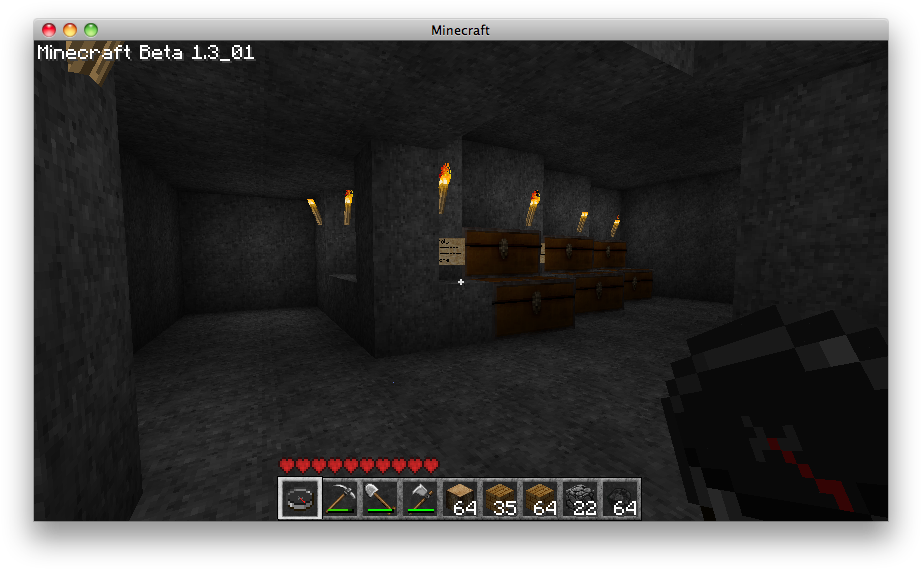Viewport: 921px width, 569px height.
Task: Select the wood log stack of 64
Action: [460, 498]
